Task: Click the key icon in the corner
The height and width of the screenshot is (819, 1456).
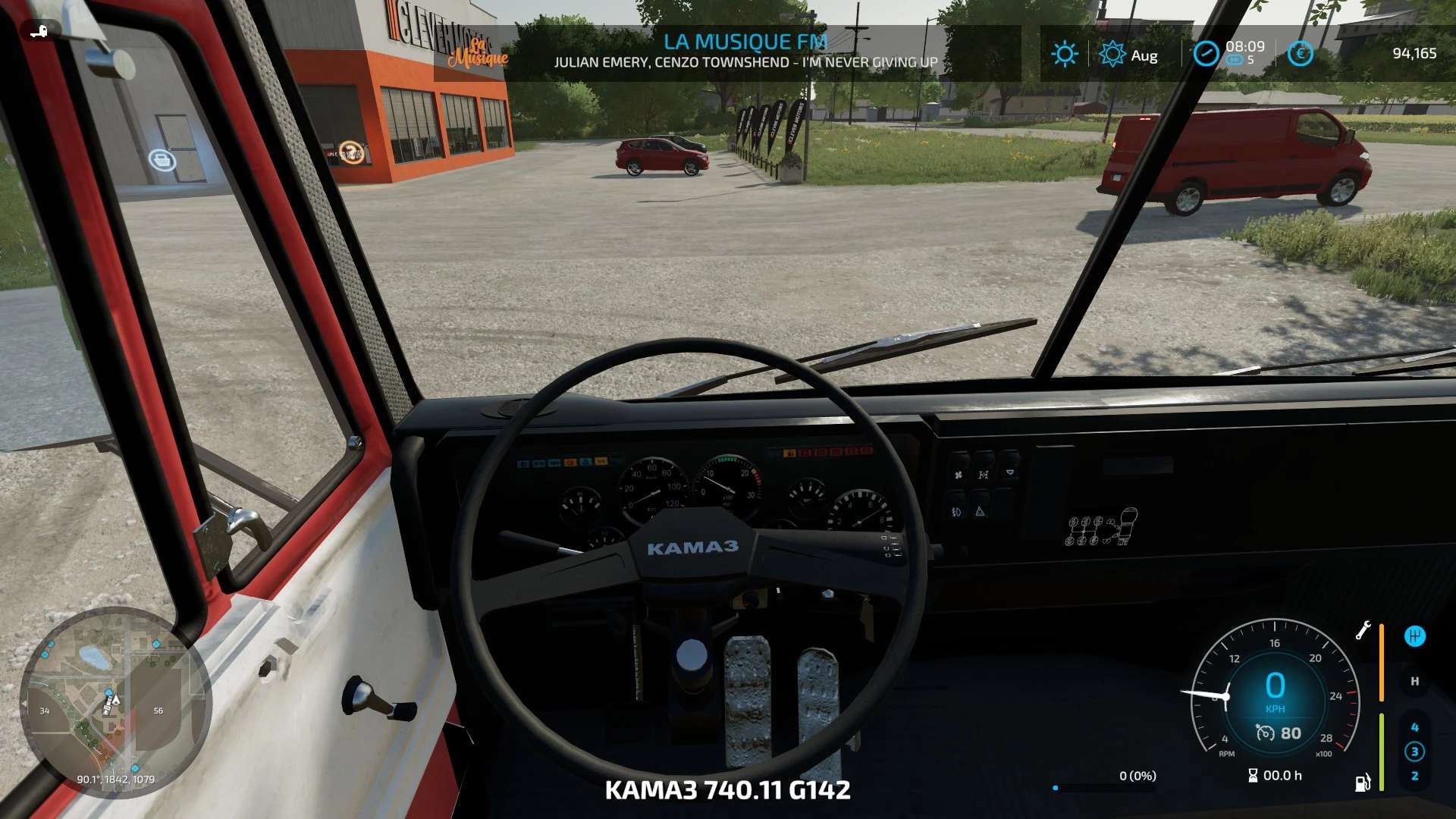Action: coord(38,32)
